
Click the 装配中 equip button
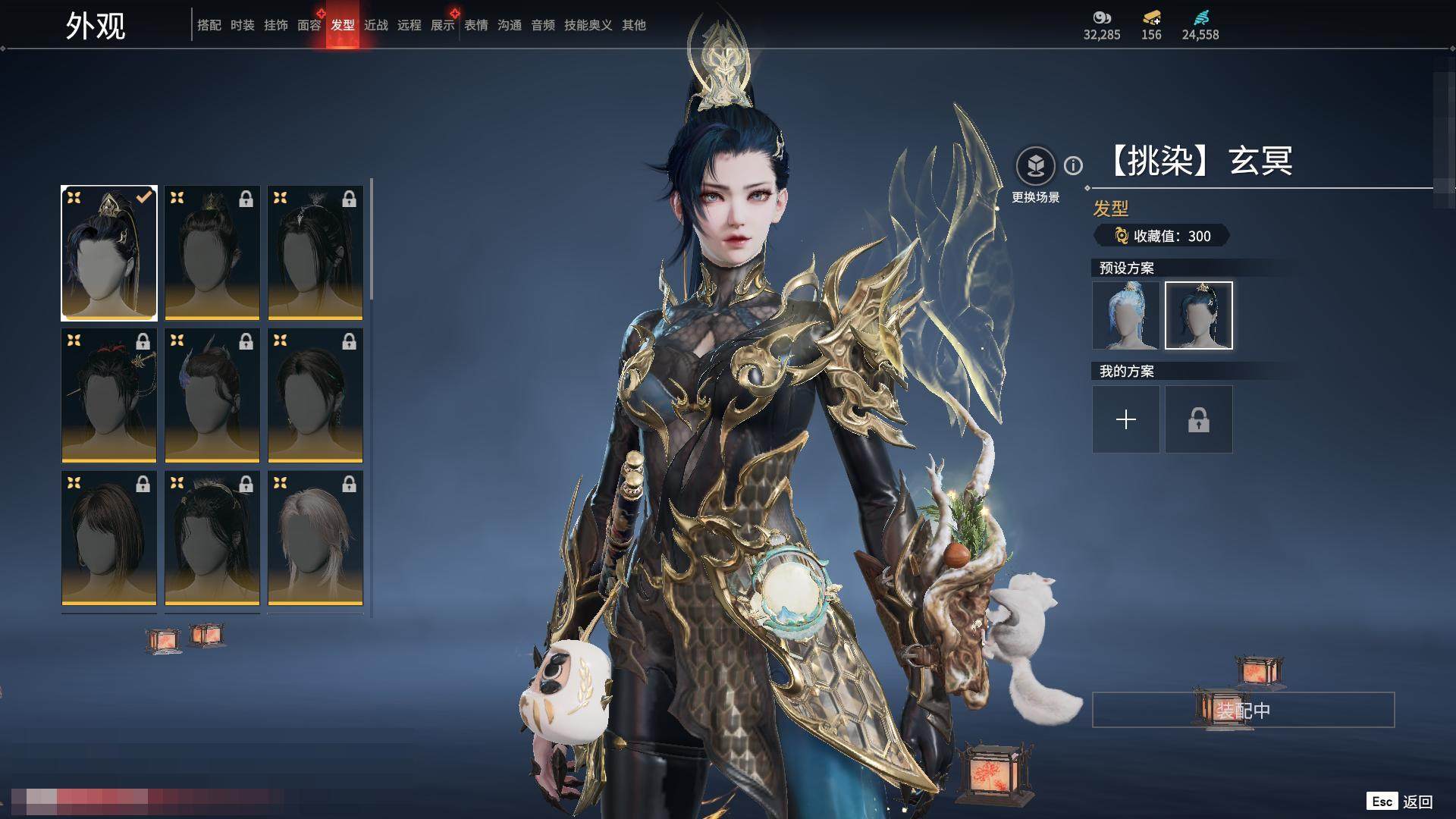(x=1243, y=710)
